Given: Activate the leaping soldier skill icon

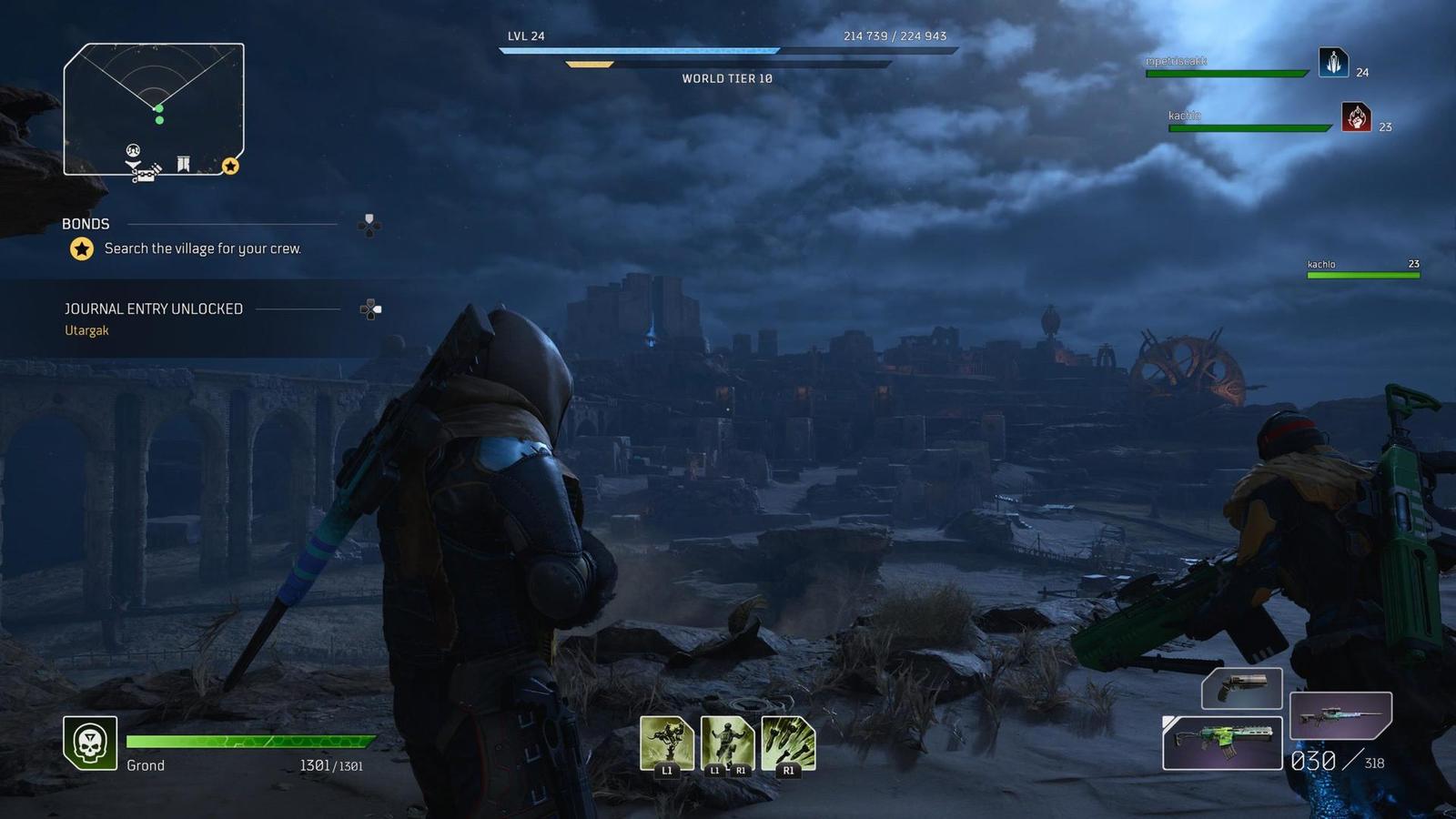Looking at the screenshot, I should coord(727,743).
